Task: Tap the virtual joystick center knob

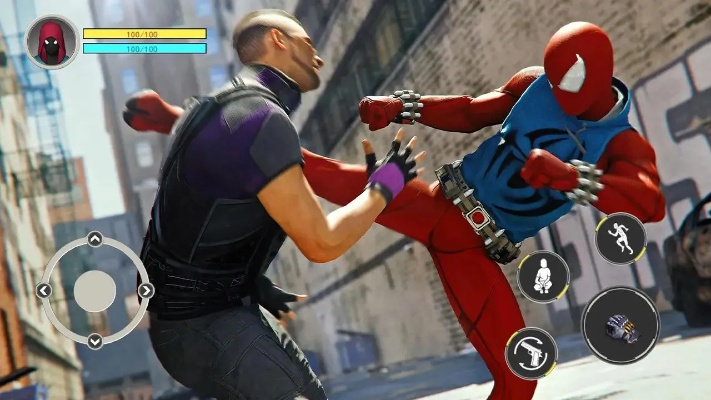Action: (95, 290)
